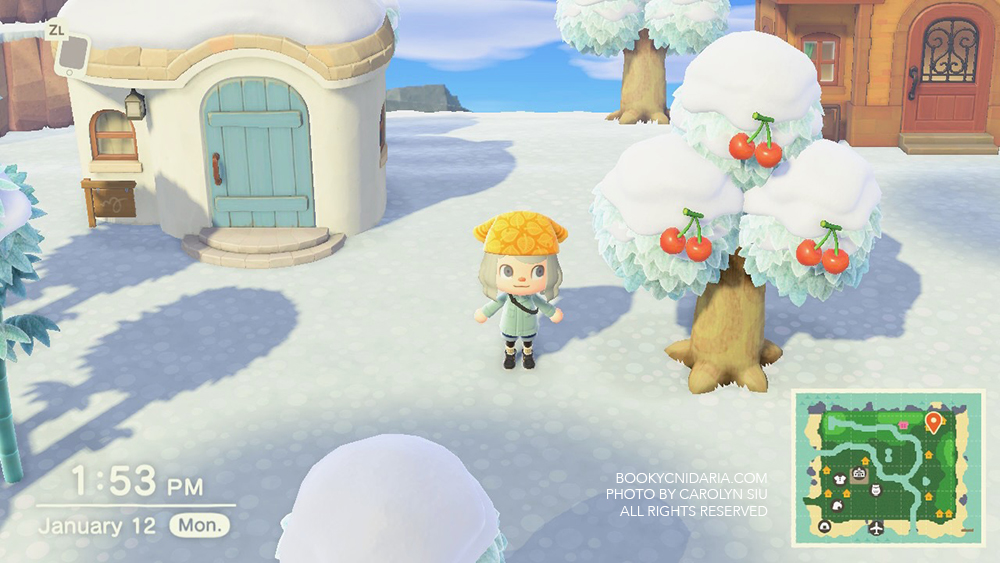The height and width of the screenshot is (563, 1000).
Task: Select the Able Sisters shirt marker on the minimap
Action: (839, 481)
